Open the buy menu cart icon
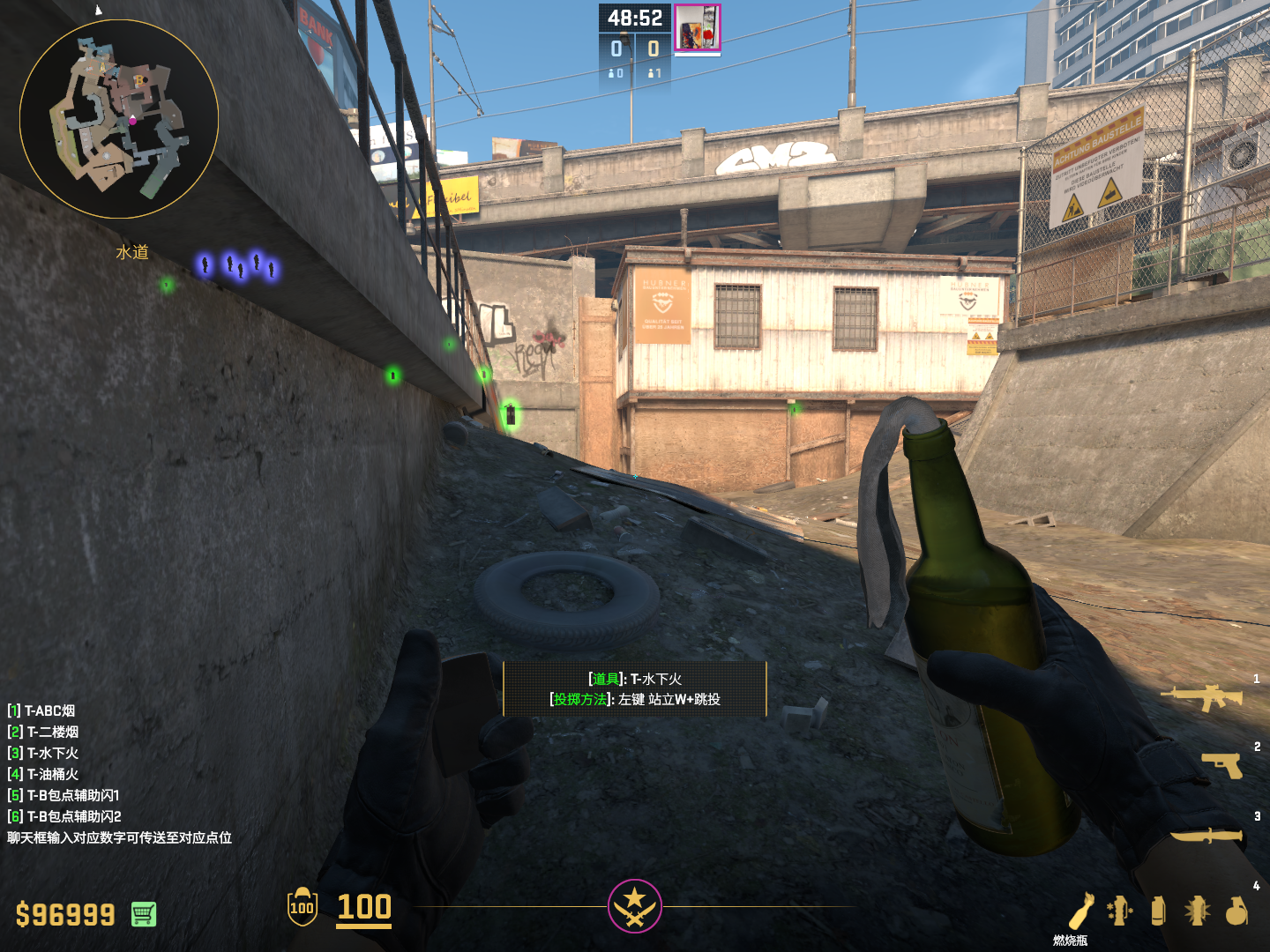 pos(144,914)
